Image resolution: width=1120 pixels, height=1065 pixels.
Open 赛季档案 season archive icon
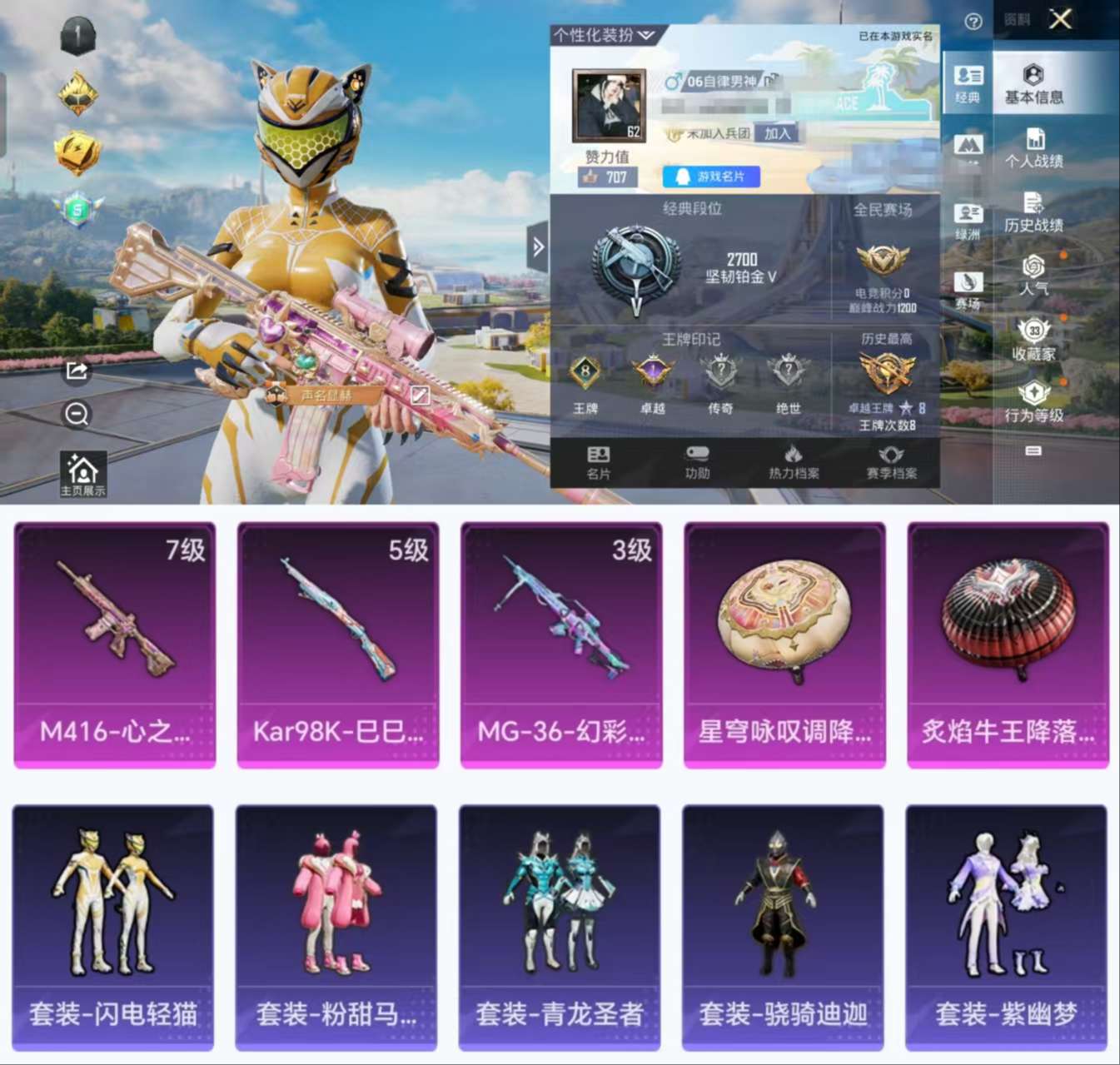coord(893,463)
